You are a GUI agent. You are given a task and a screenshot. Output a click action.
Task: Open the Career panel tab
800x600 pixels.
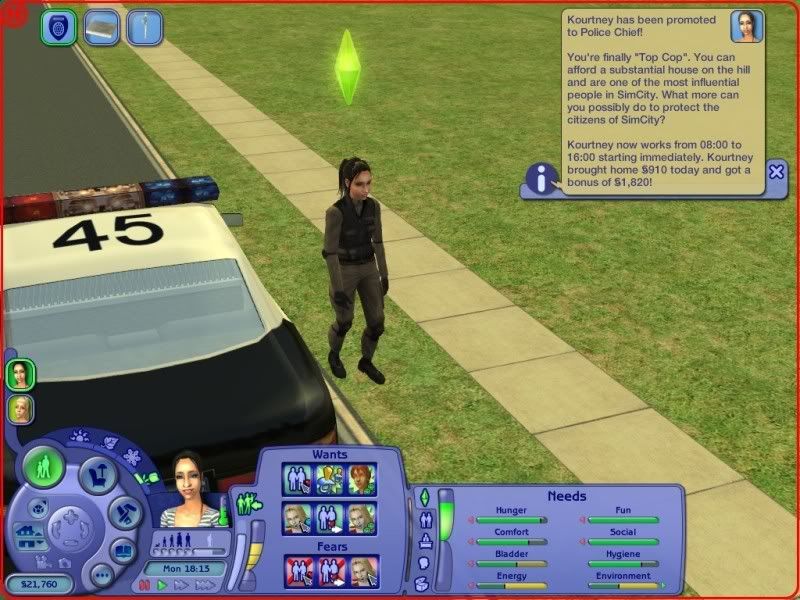click(x=423, y=541)
